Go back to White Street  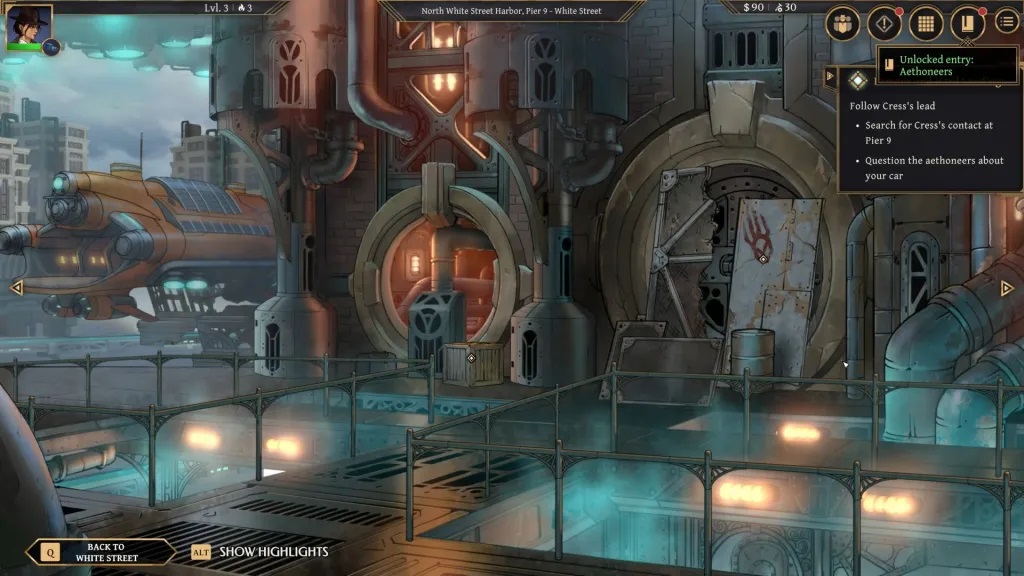pos(99,552)
